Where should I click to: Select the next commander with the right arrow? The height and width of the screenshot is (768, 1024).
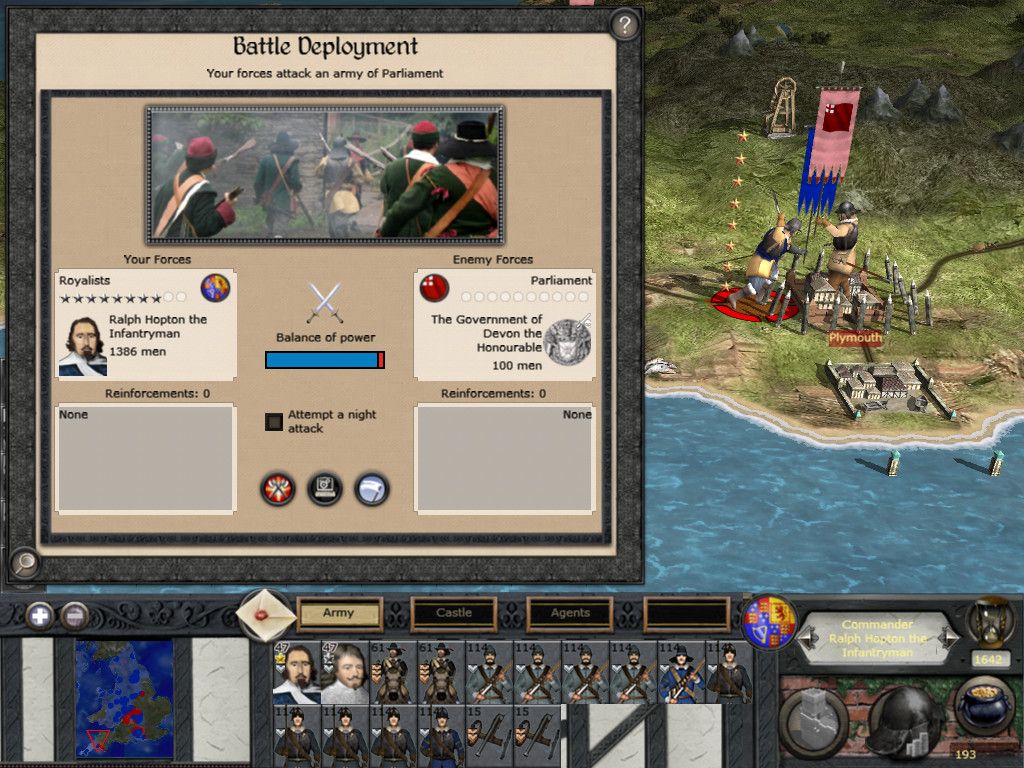(951, 637)
